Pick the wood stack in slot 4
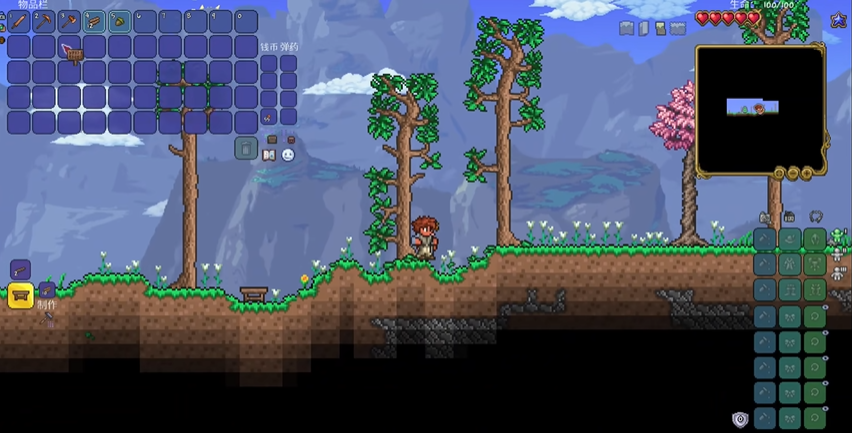 tap(94, 21)
